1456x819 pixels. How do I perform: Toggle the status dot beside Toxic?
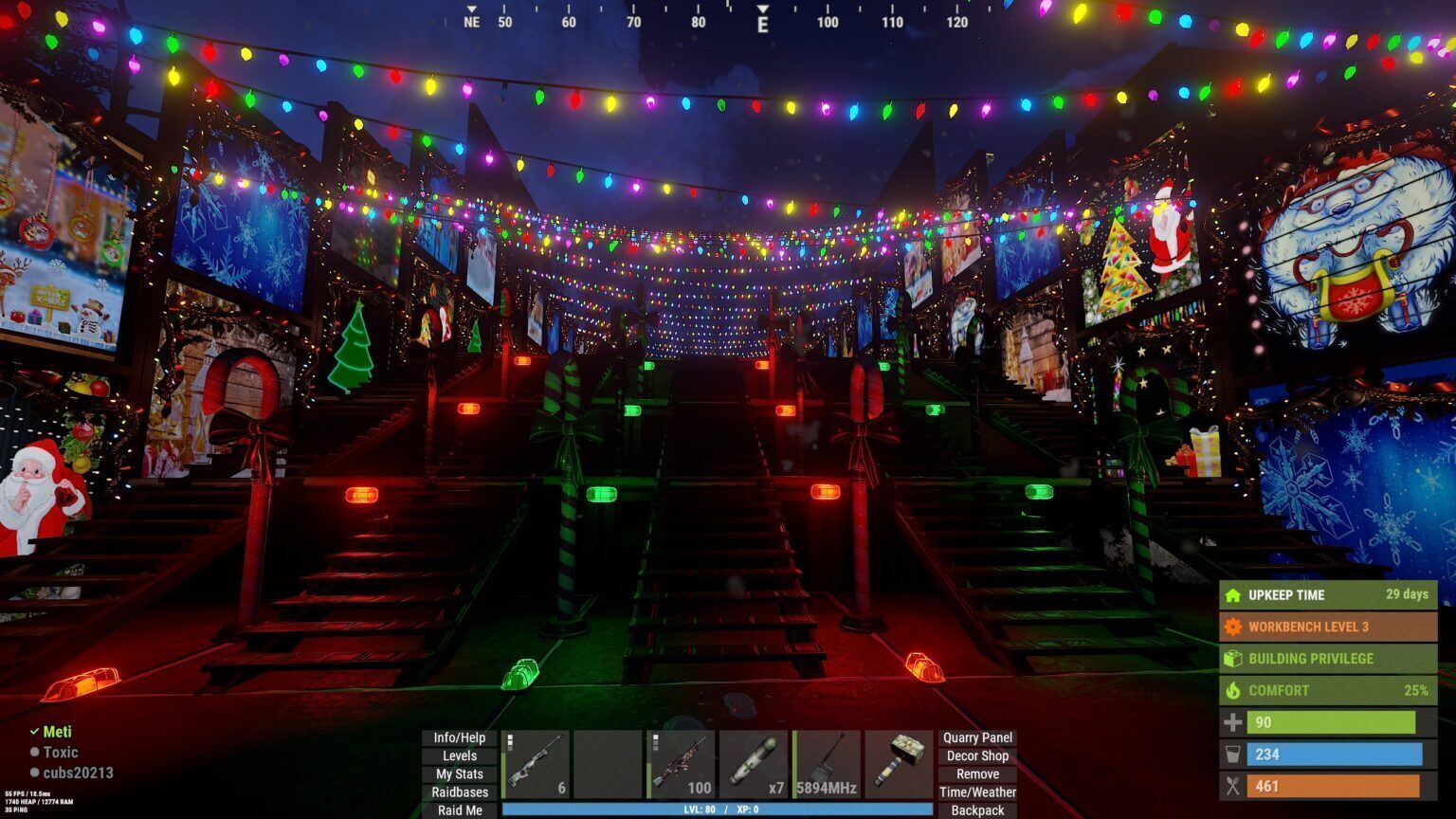click(36, 753)
